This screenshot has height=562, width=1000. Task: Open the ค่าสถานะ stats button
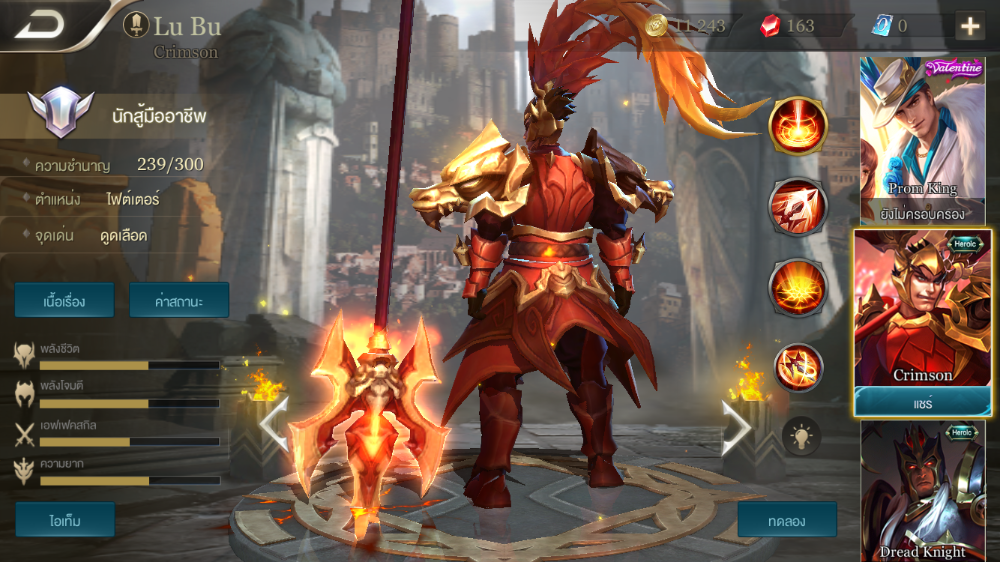[179, 300]
